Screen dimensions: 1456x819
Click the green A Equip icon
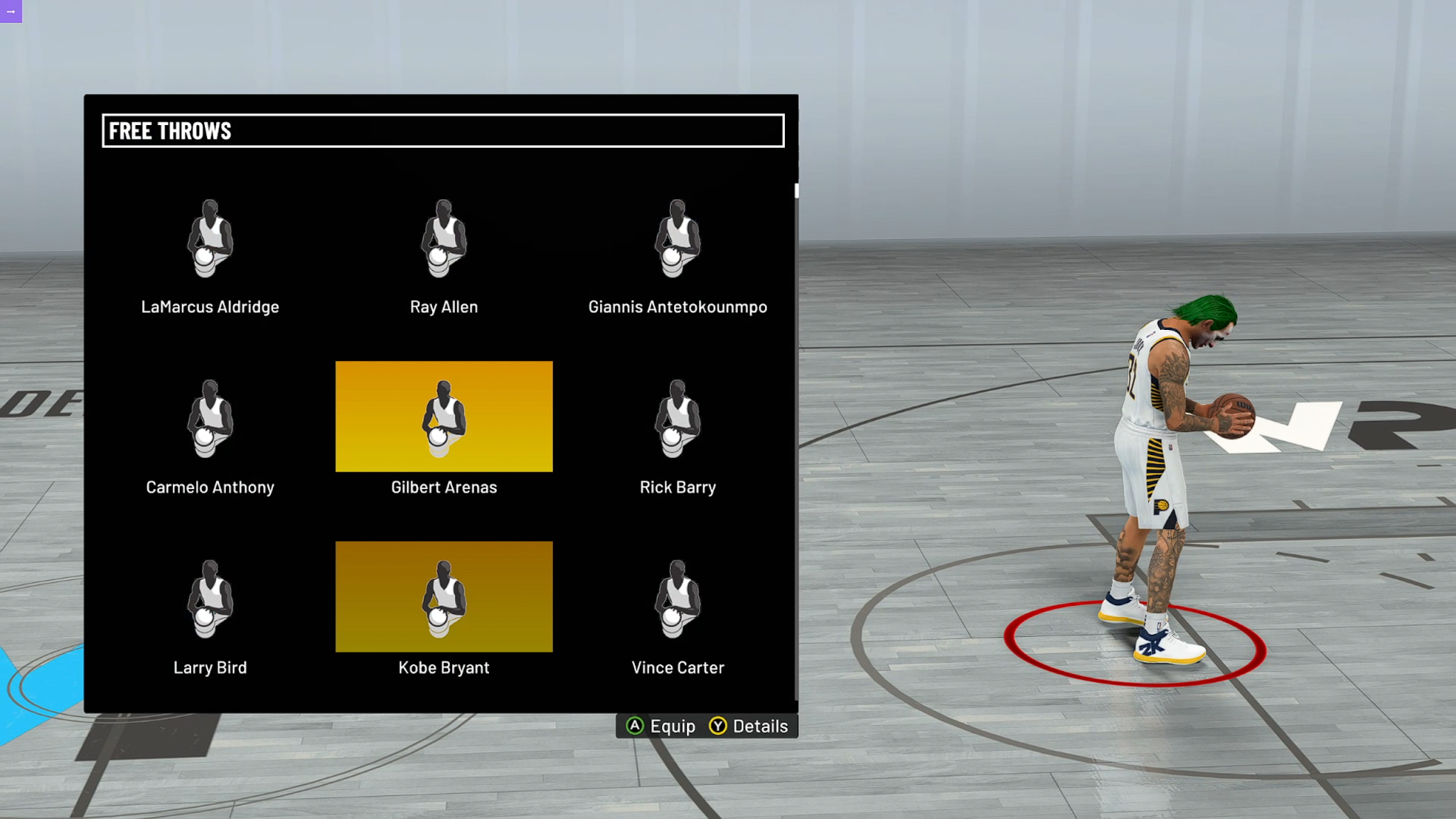[x=636, y=726]
